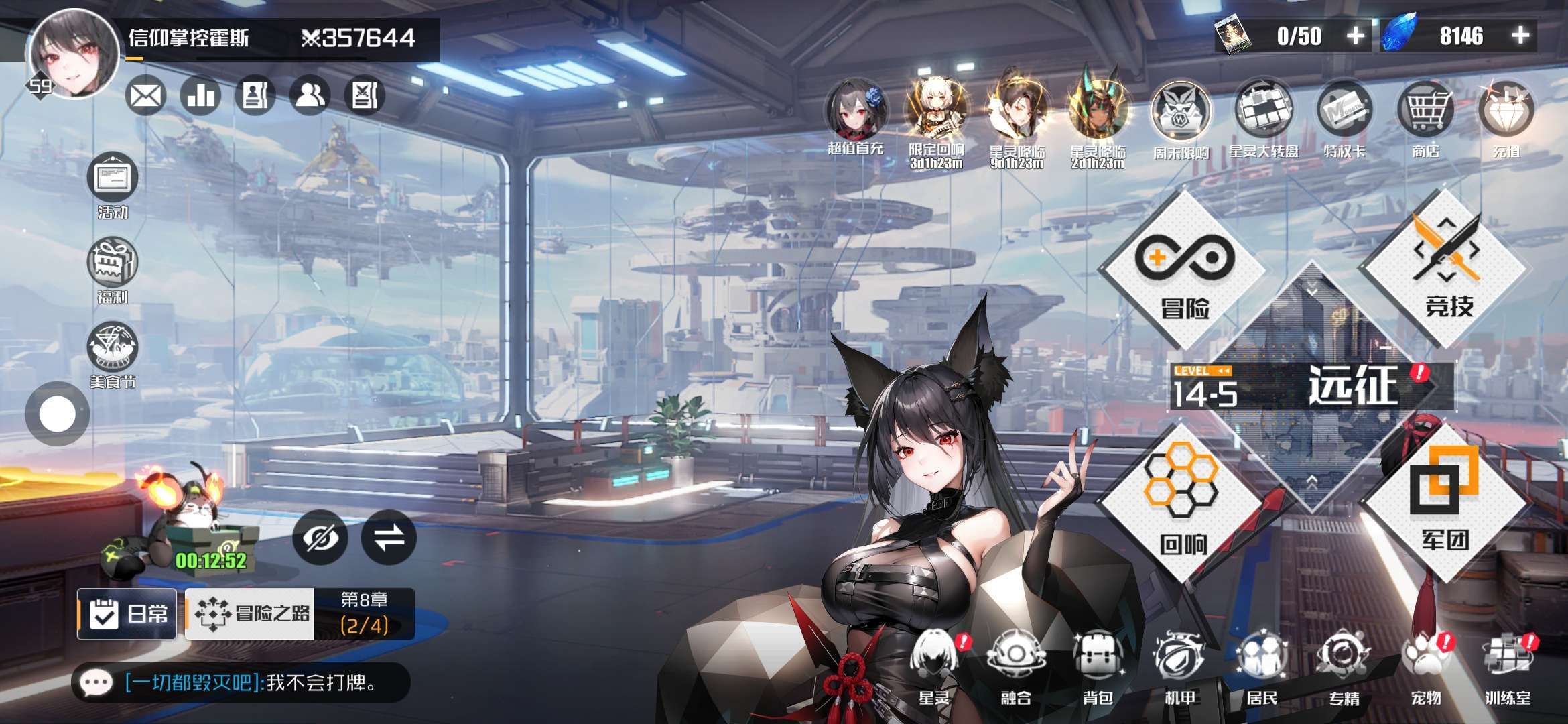Open the 回响 echo menu
The height and width of the screenshot is (724, 1568).
coord(1182,503)
